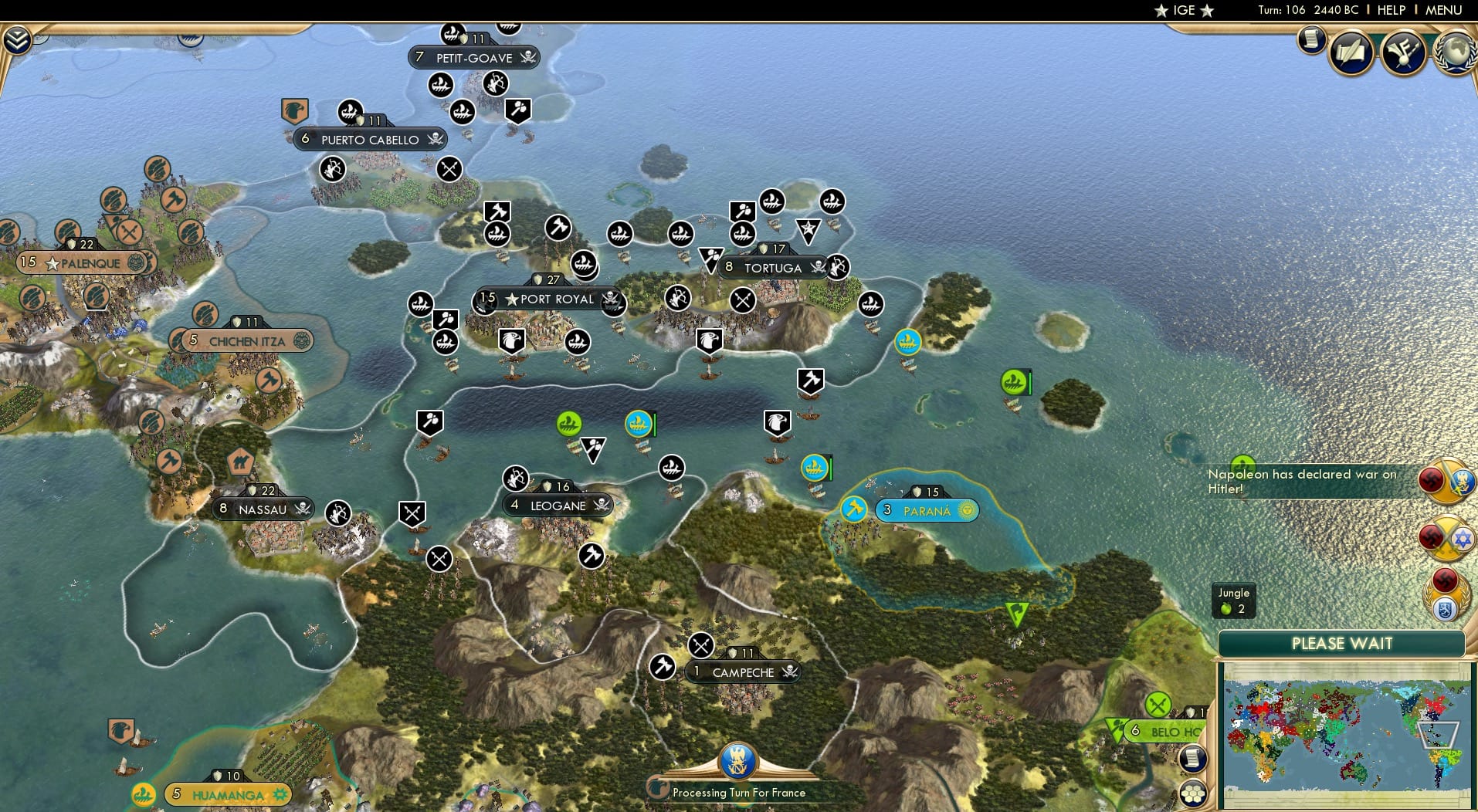Open the civilopedia scroll above minimap
The height and width of the screenshot is (812, 1478).
[1192, 758]
